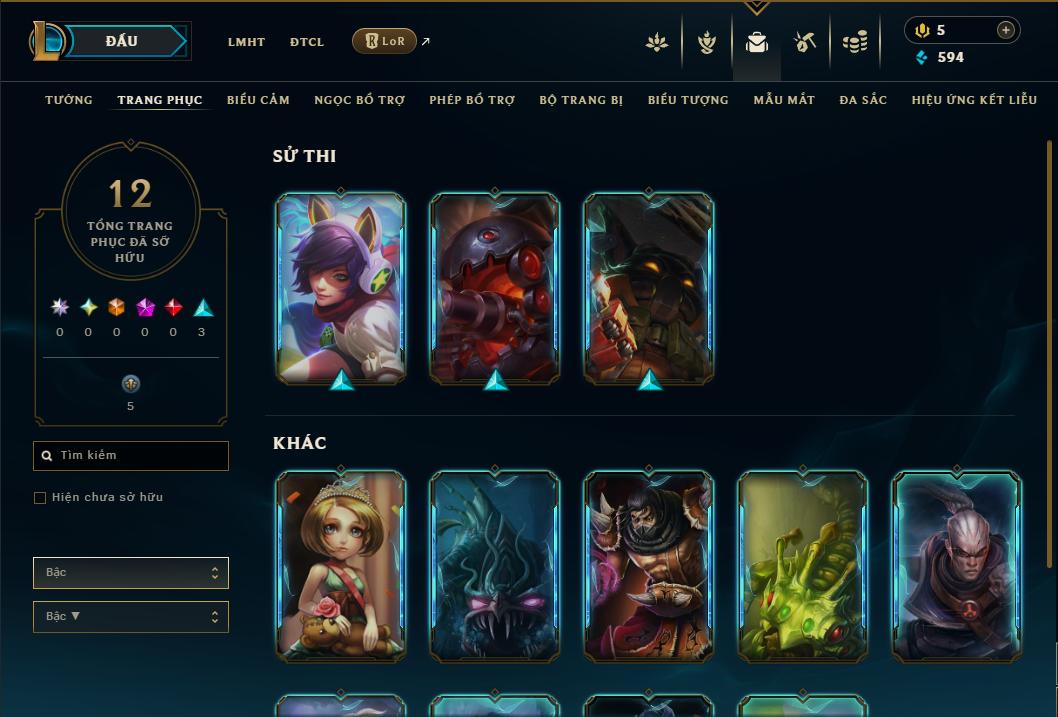Open the LoR external link
1058x717 pixels.
(385, 41)
